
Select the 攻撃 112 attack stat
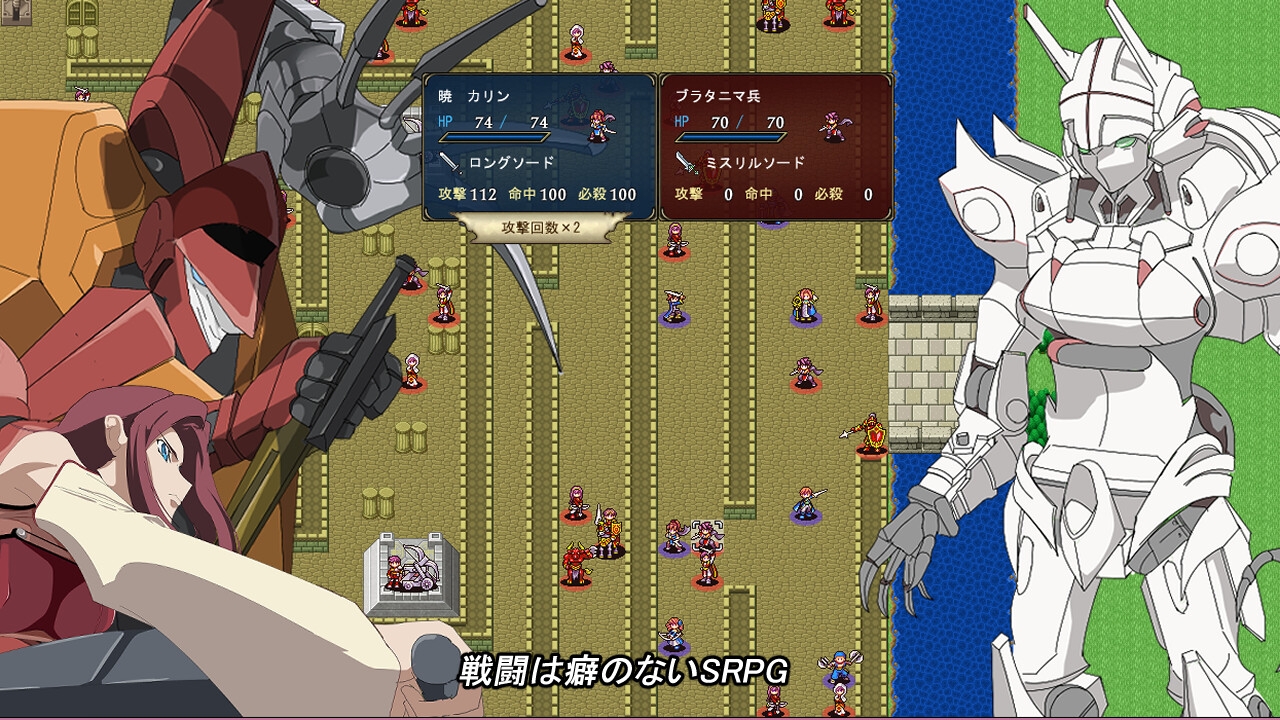(467, 193)
